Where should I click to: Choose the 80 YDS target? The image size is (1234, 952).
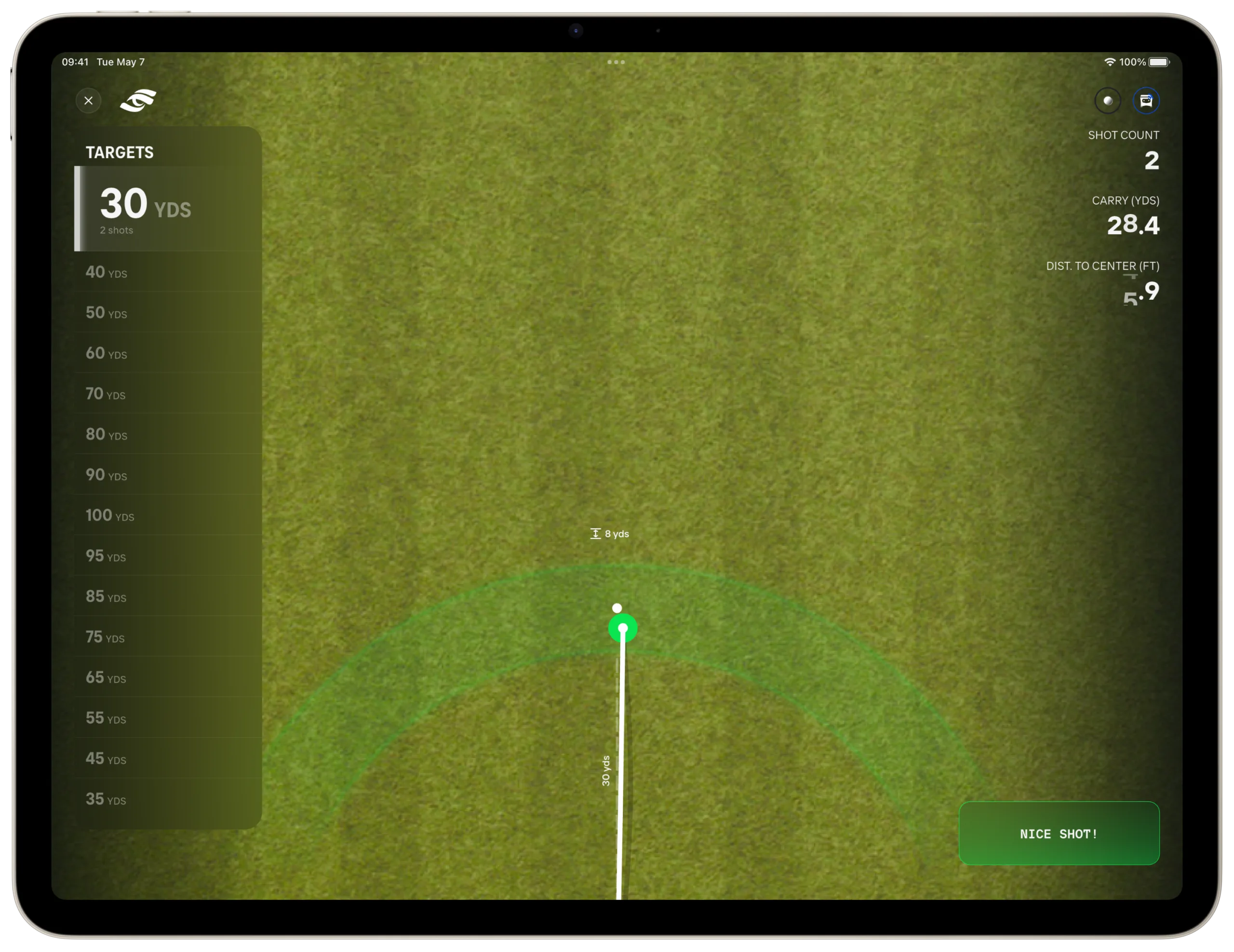tap(168, 434)
